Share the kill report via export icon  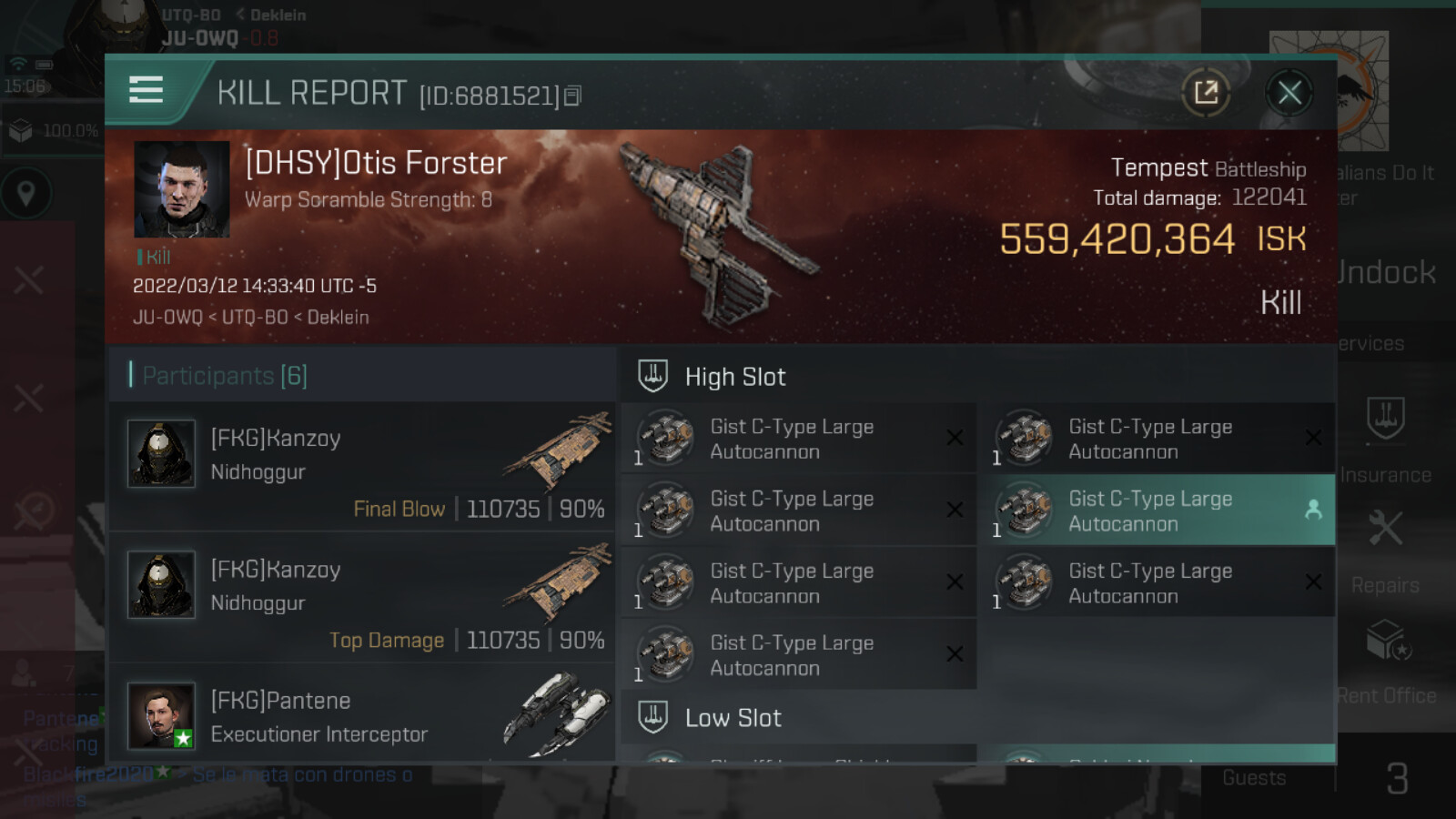pos(1206,93)
